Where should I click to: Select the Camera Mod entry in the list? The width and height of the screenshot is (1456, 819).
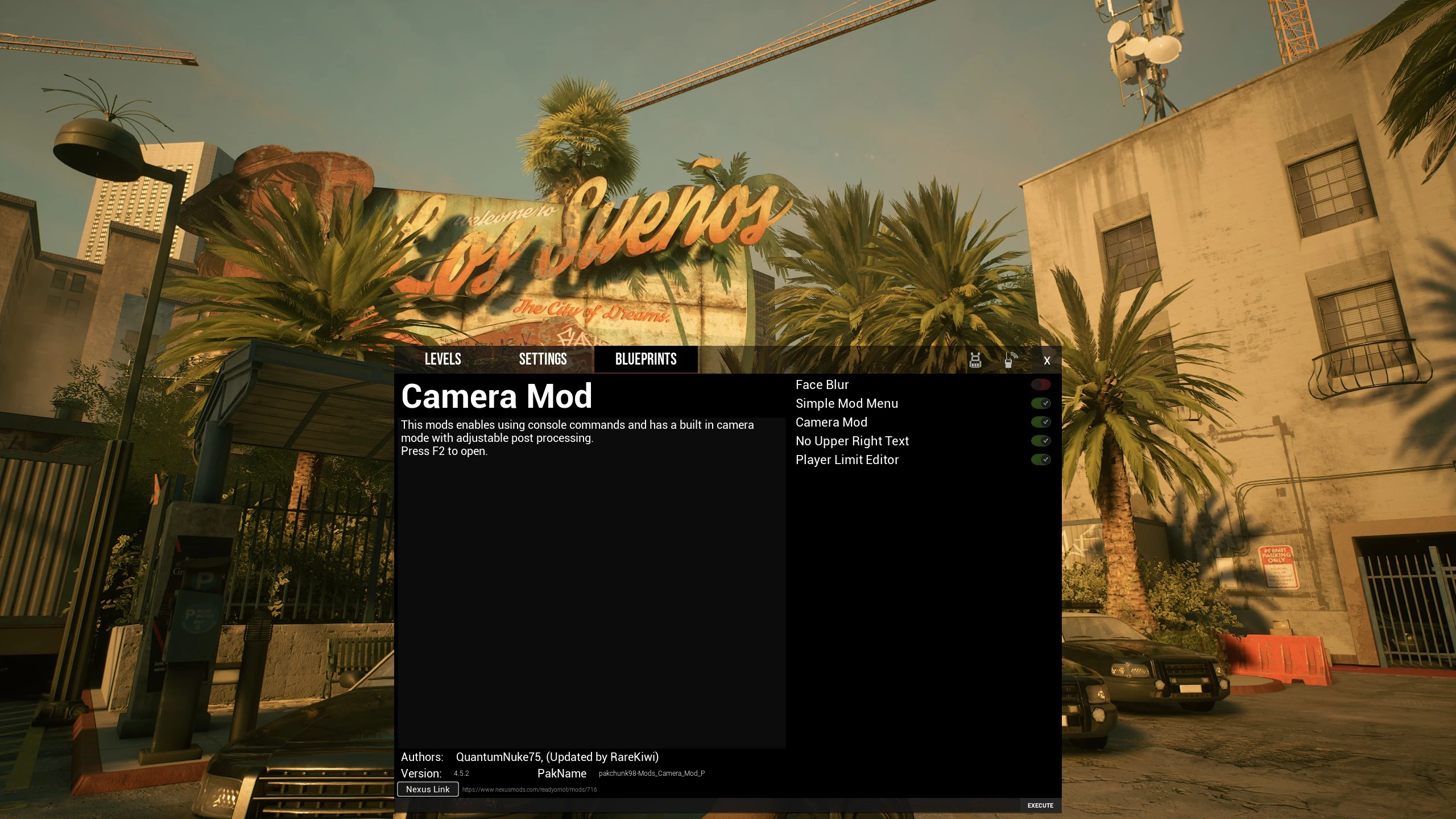click(832, 421)
